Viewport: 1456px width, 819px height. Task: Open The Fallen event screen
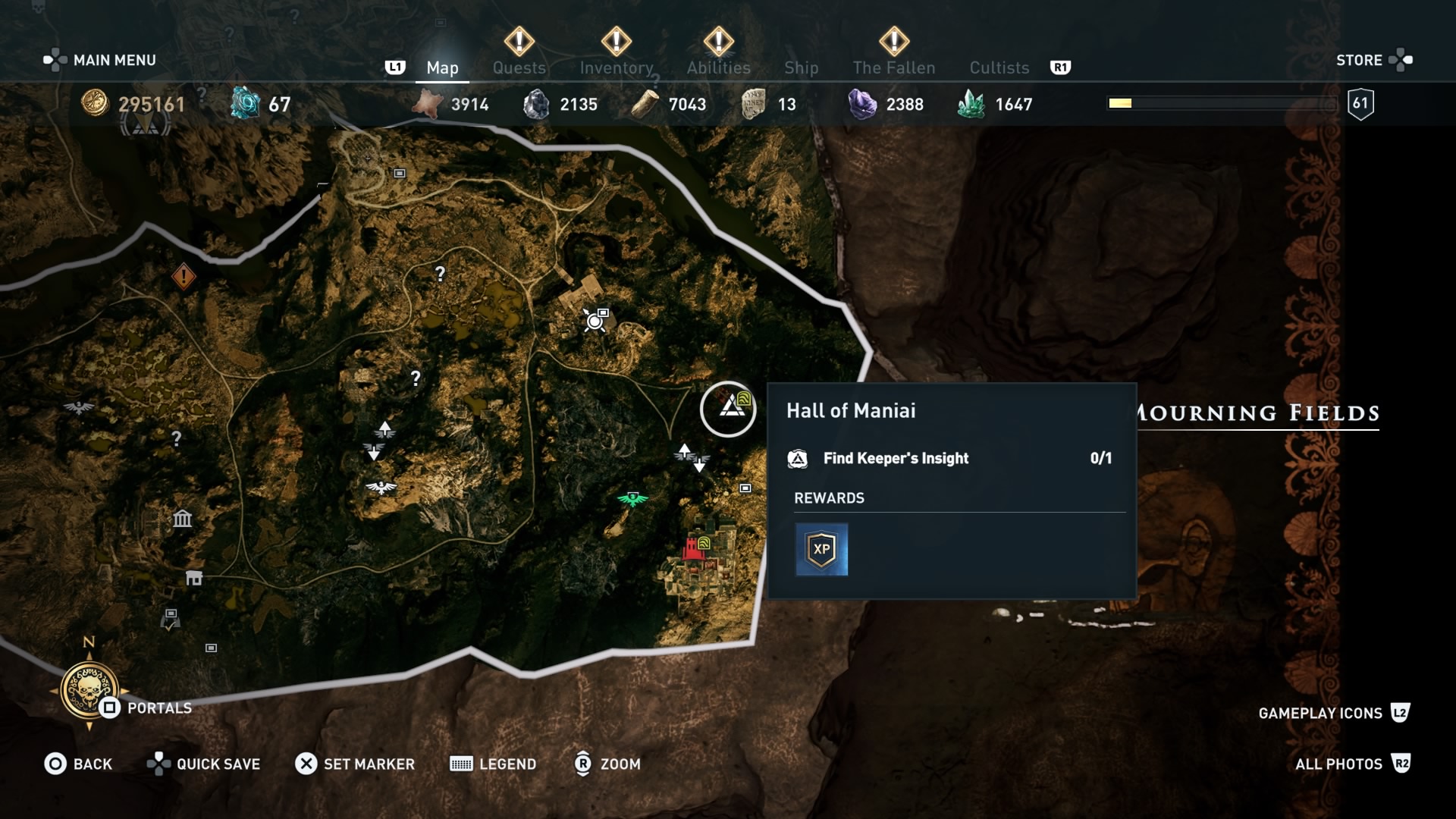894,67
